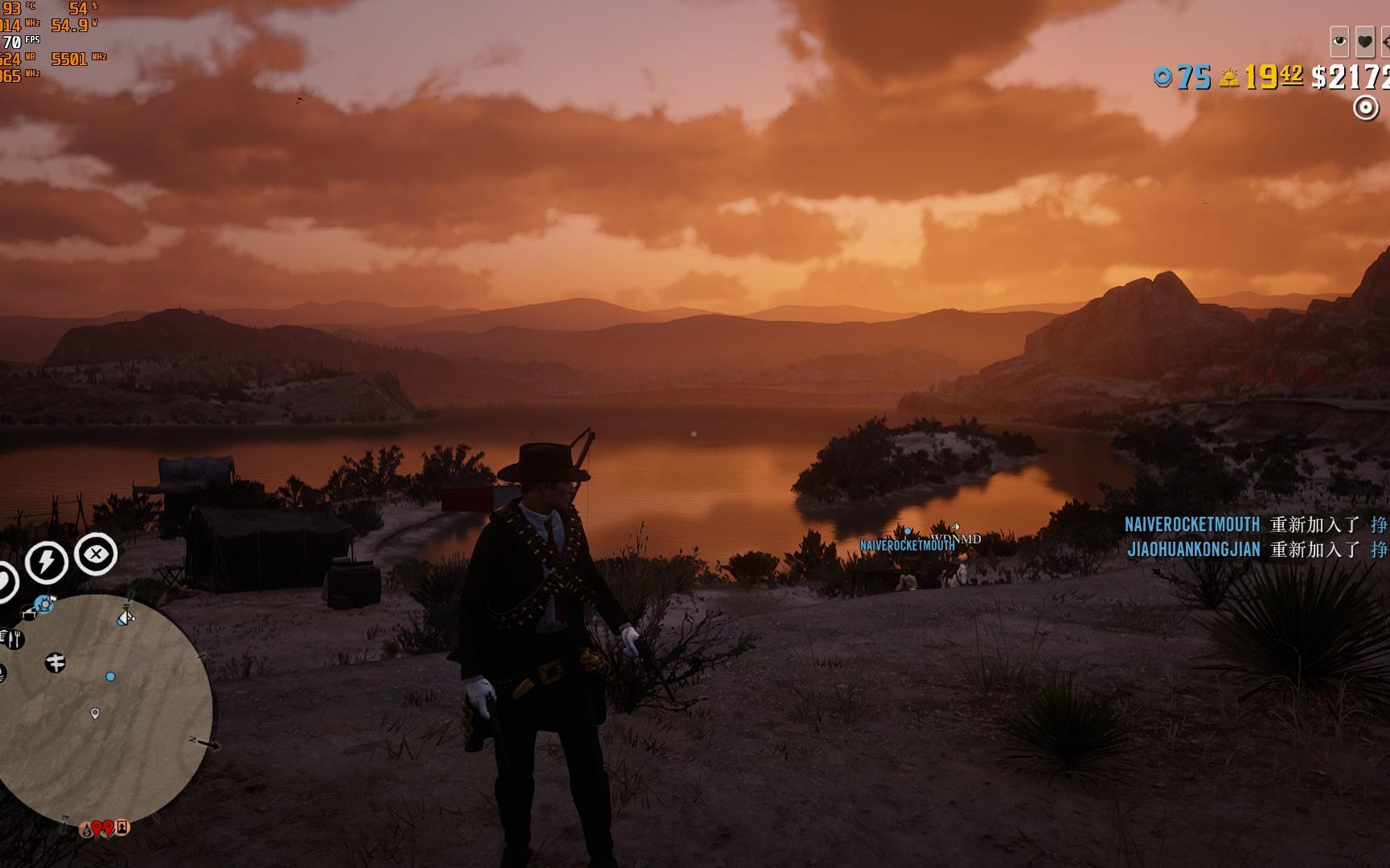The width and height of the screenshot is (1390, 868).
Task: Click the megaphone marker on the minimap edge
Action: [x=126, y=617]
